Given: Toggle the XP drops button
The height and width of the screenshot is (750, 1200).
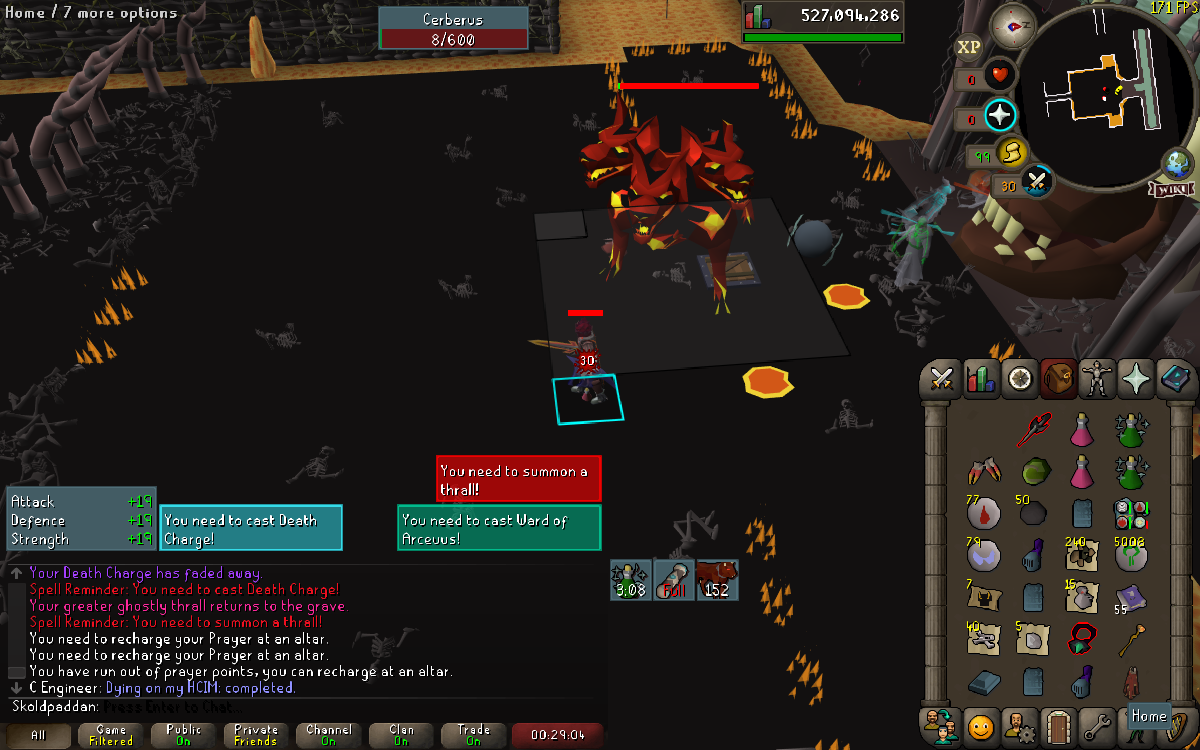Looking at the screenshot, I should pos(968,46).
